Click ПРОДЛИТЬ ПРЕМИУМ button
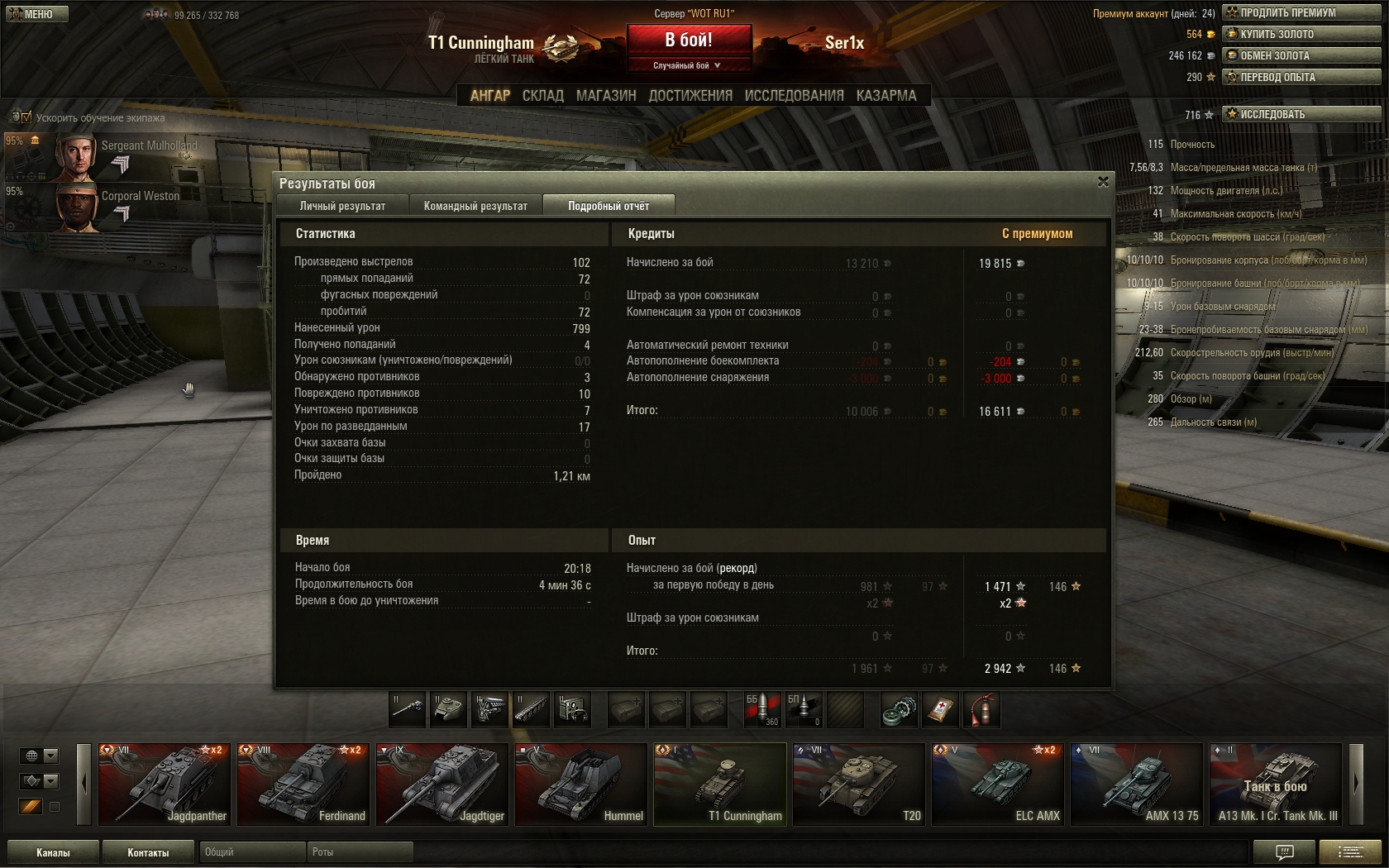 1301,12
